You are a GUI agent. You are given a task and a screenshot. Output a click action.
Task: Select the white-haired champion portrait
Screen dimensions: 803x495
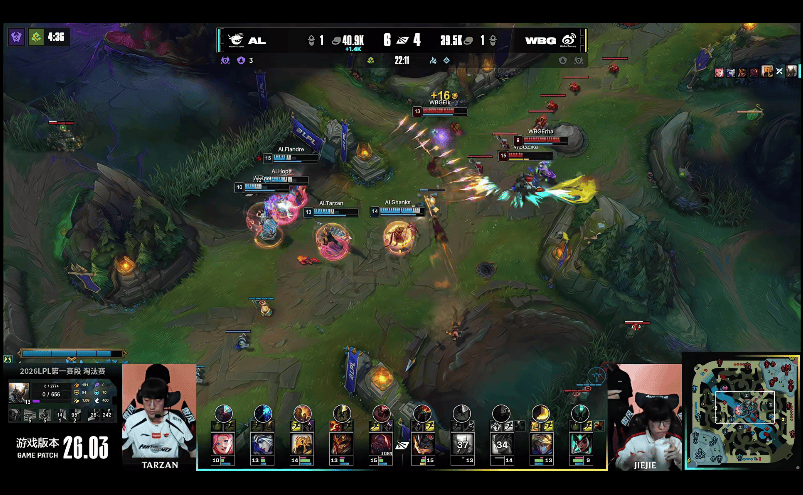pos(261,443)
